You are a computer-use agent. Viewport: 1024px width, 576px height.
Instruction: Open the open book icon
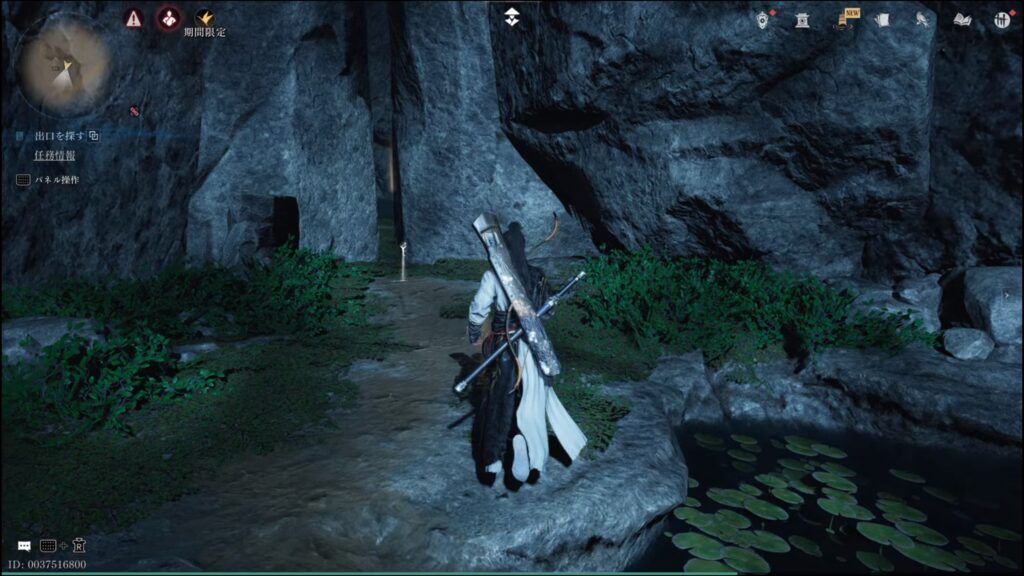pyautogui.click(x=962, y=19)
